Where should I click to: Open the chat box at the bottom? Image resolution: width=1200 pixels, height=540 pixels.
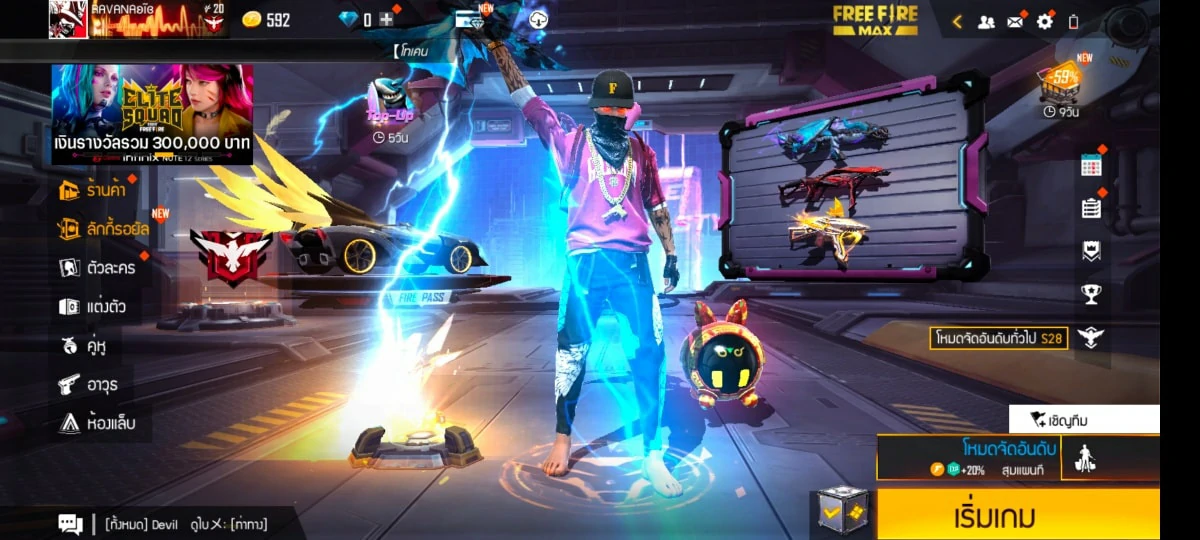click(x=70, y=524)
